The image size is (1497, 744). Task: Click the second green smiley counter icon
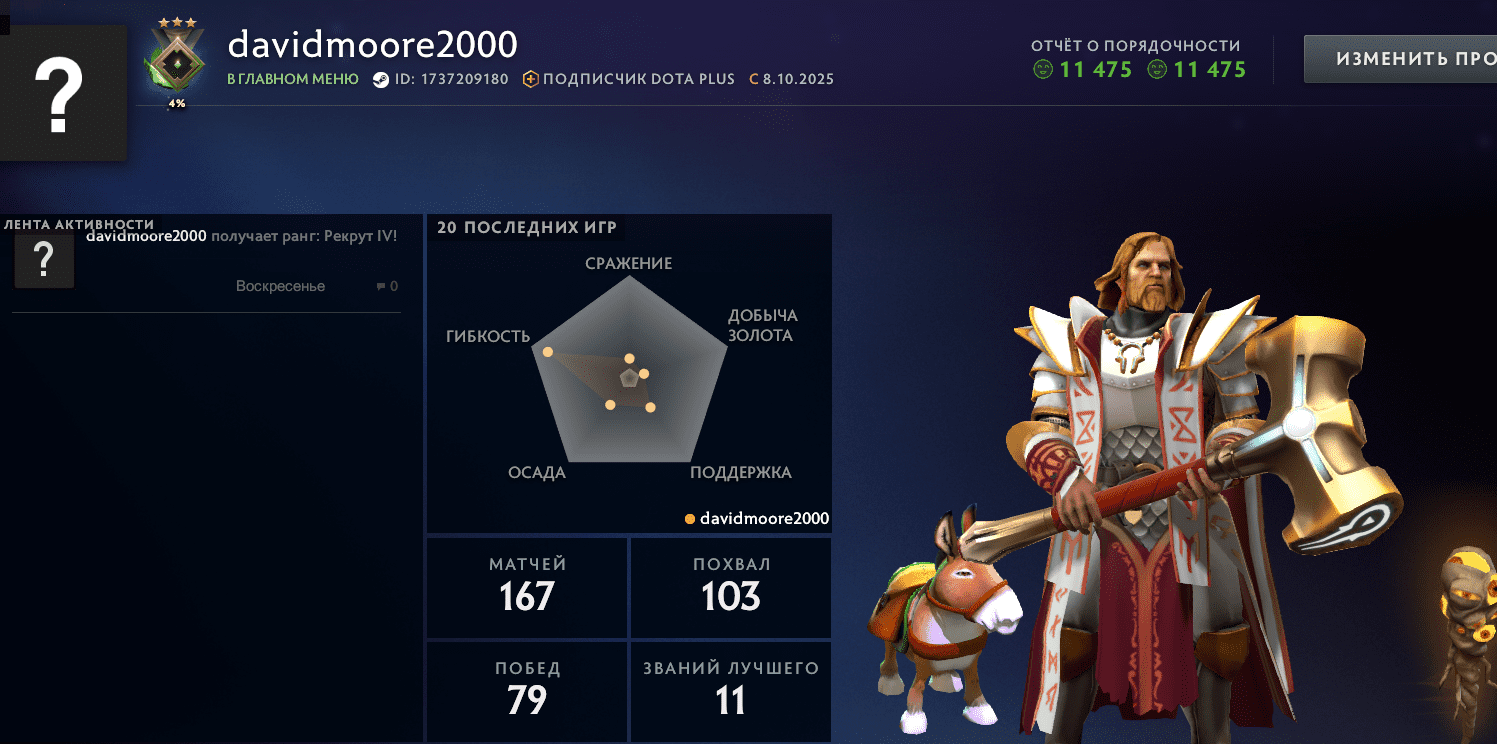(1158, 70)
